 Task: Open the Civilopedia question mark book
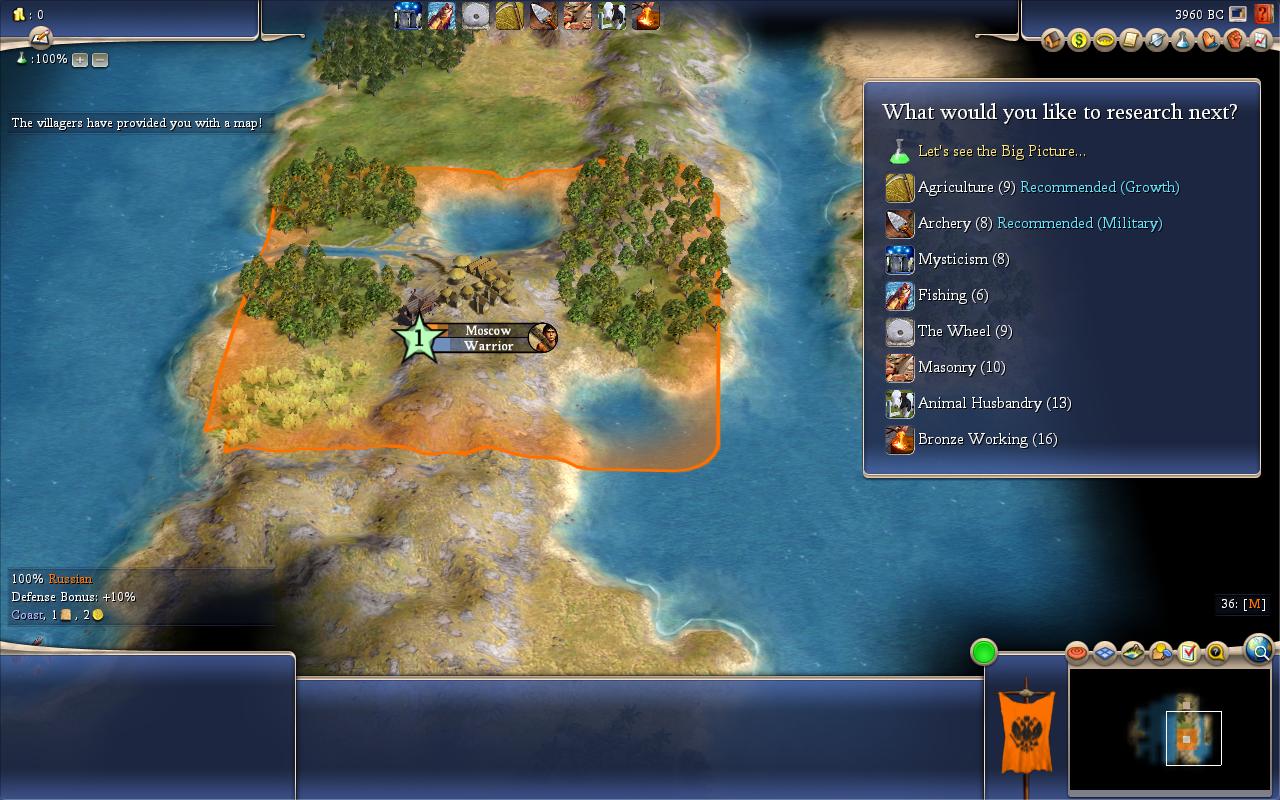pos(1263,14)
